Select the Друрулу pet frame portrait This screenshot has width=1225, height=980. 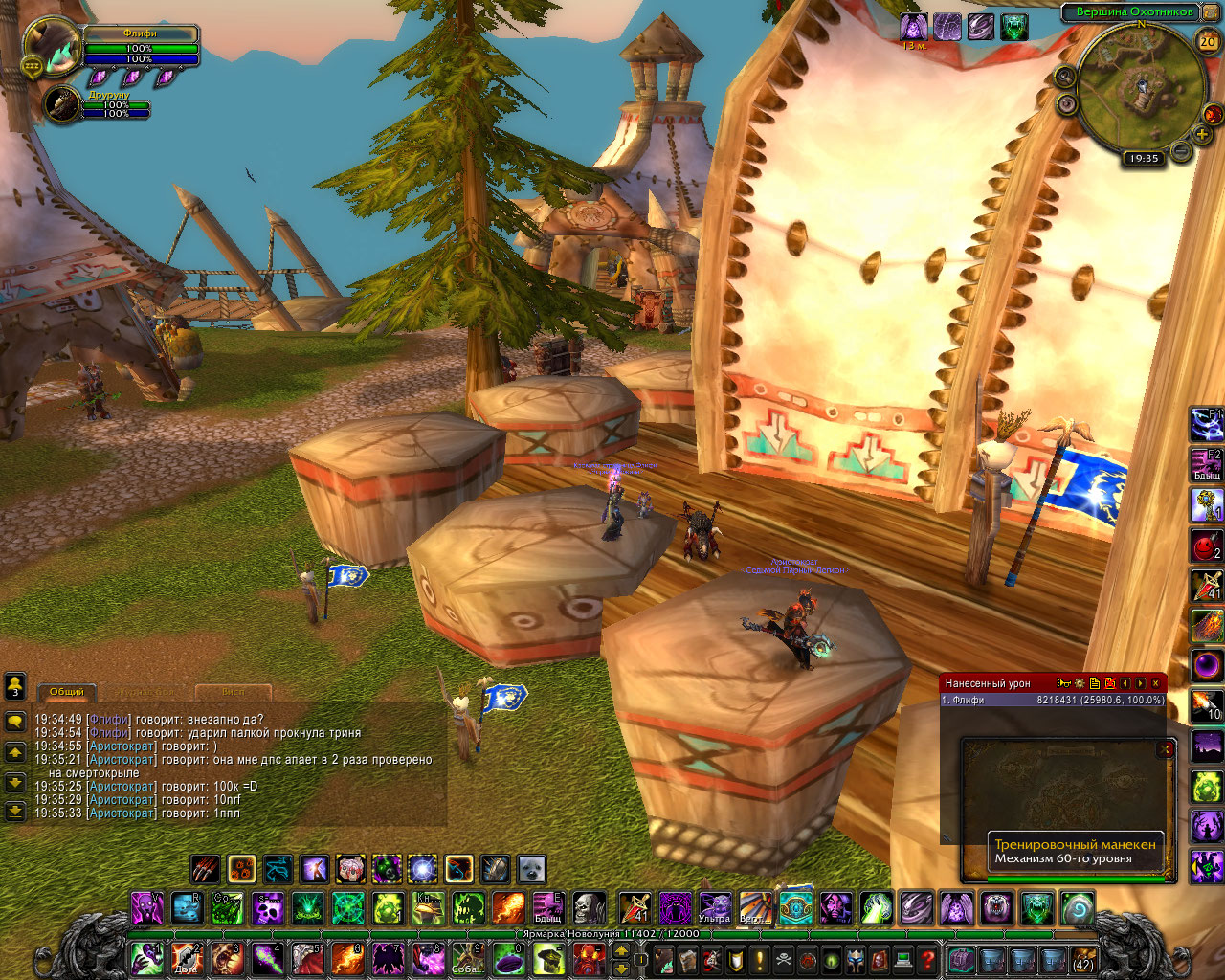point(63,104)
